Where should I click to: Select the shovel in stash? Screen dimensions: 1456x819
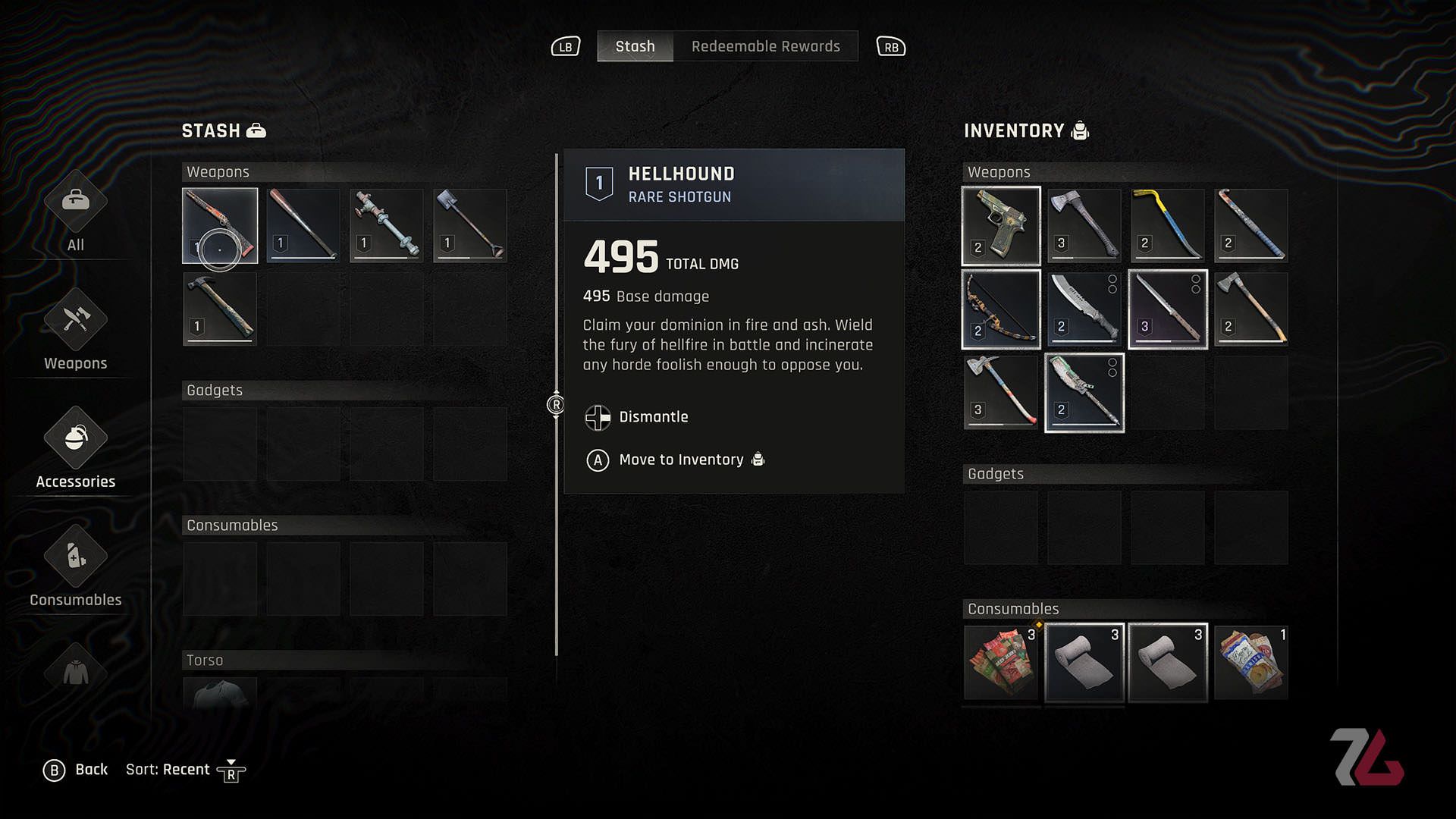[x=470, y=225]
